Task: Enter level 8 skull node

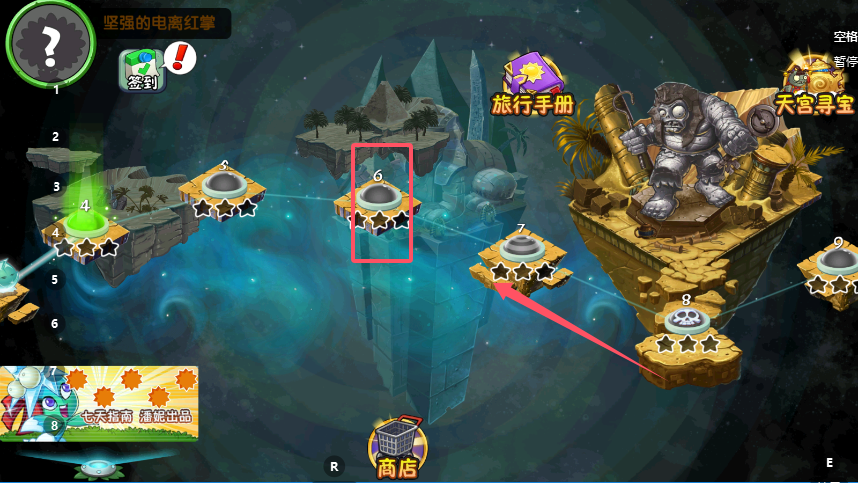Action: pos(687,321)
